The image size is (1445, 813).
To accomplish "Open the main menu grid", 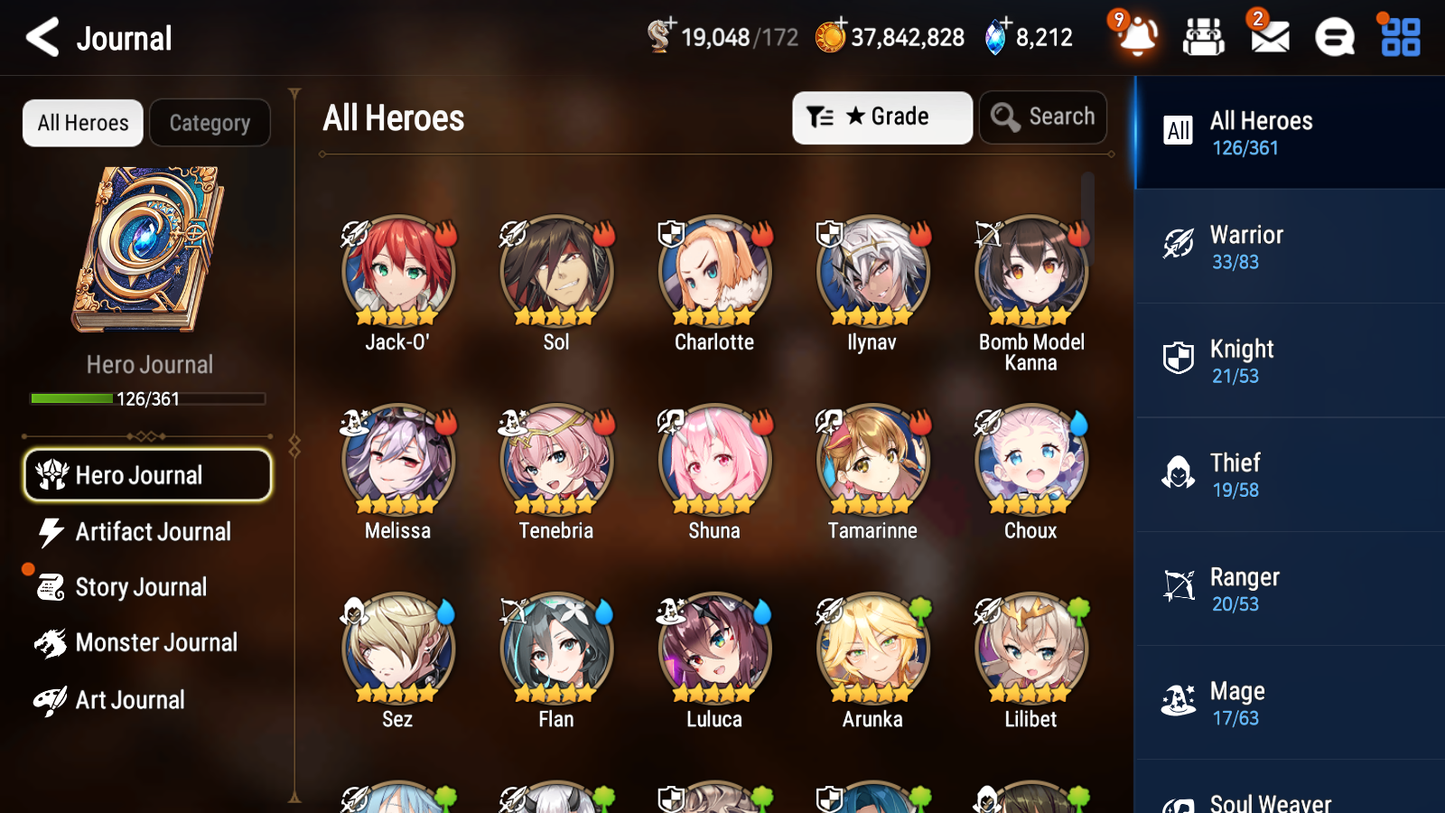I will 1399,36.
